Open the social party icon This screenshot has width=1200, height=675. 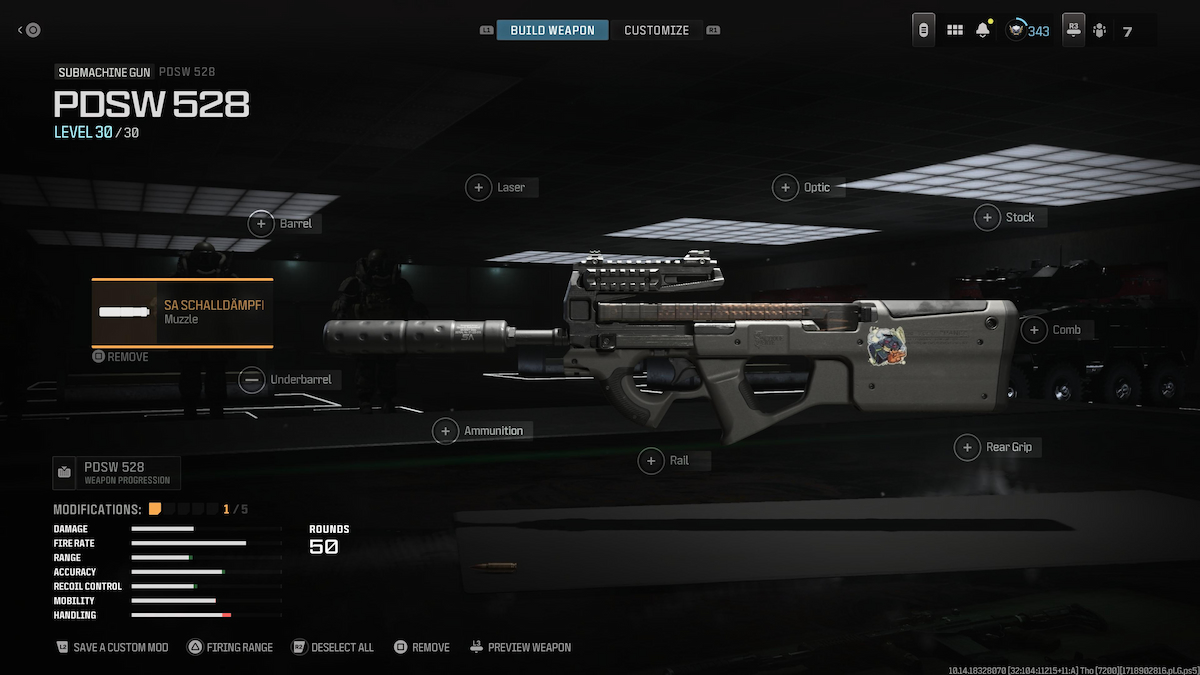coord(1100,31)
